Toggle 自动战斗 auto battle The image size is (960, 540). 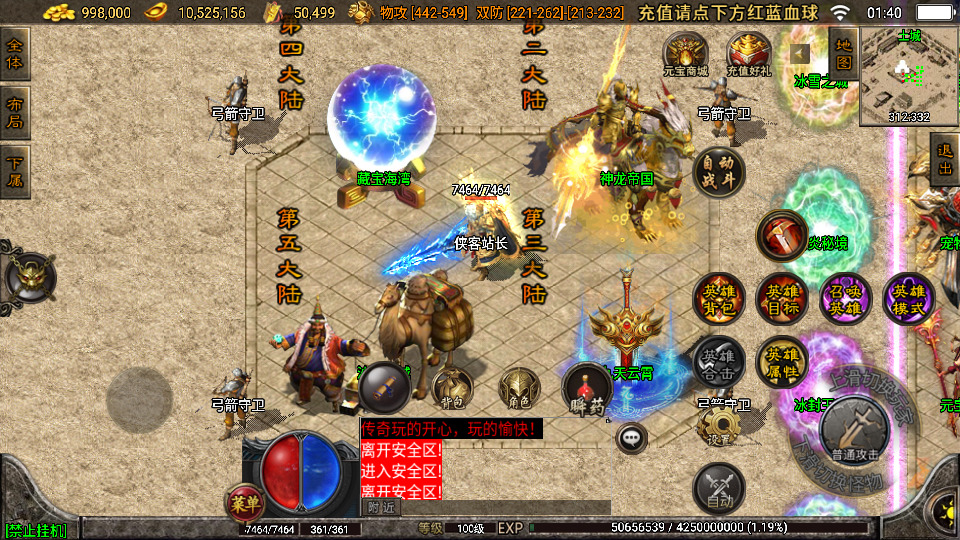click(718, 171)
